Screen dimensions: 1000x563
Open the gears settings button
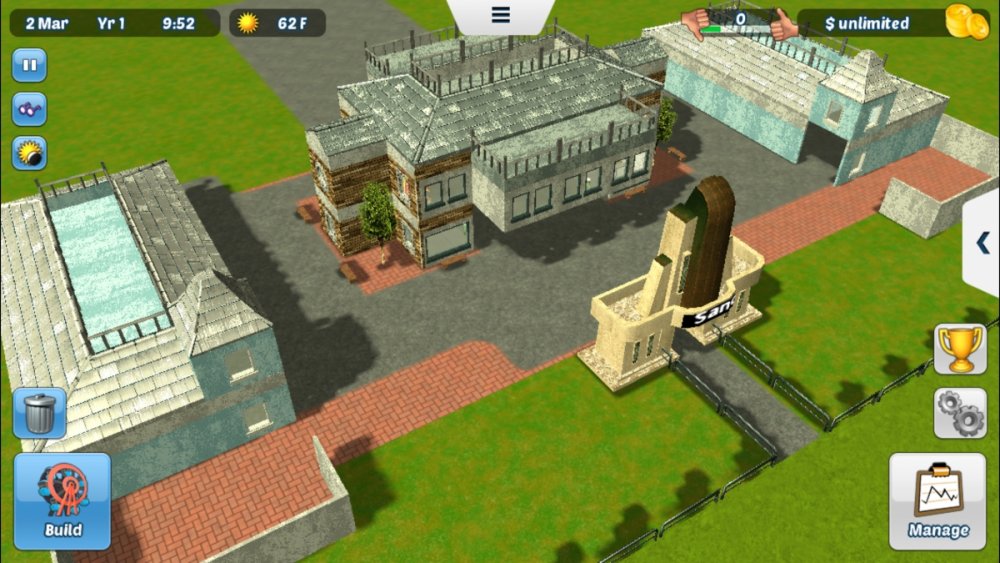tap(960, 413)
